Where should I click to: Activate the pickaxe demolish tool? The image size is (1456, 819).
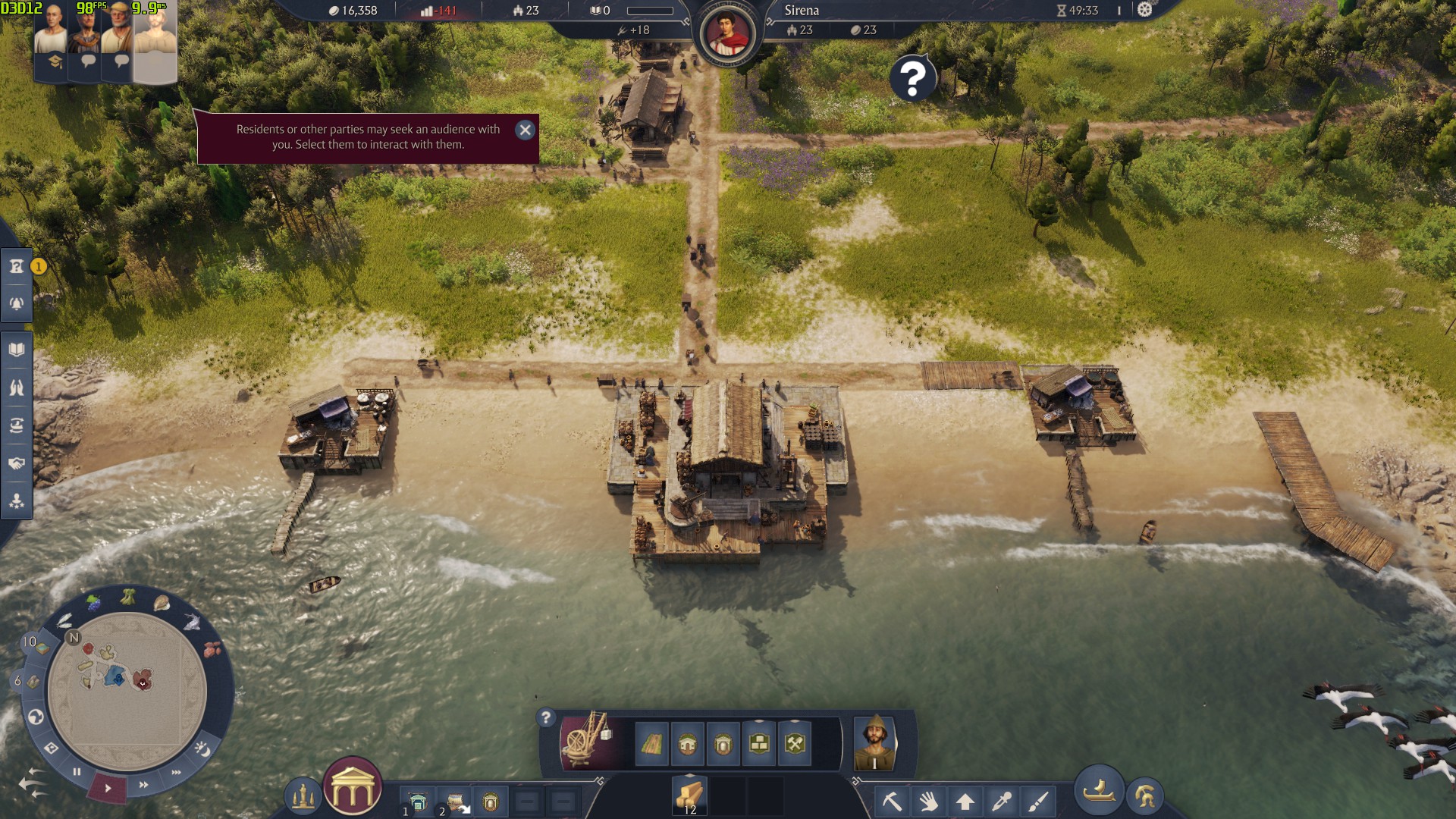tap(892, 801)
